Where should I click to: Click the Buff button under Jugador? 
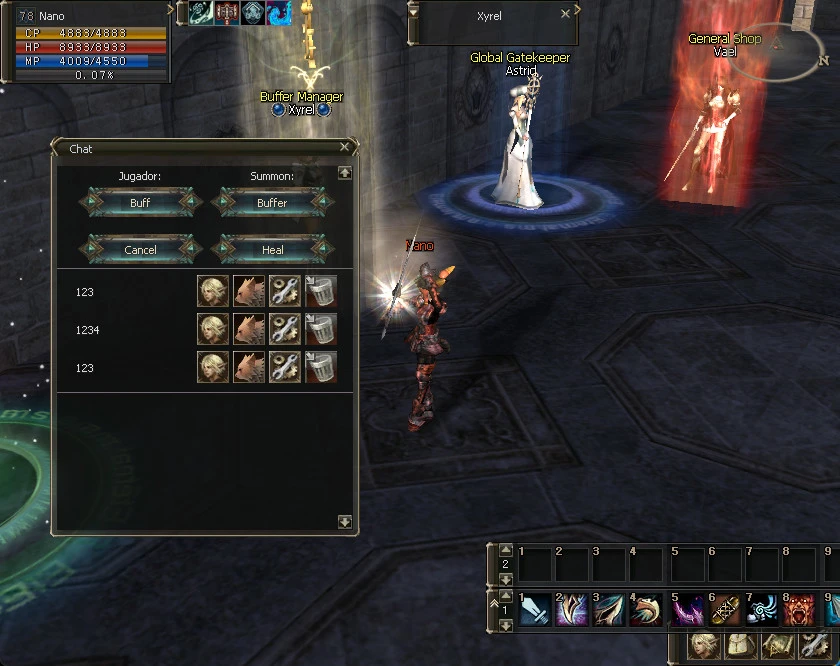click(140, 203)
